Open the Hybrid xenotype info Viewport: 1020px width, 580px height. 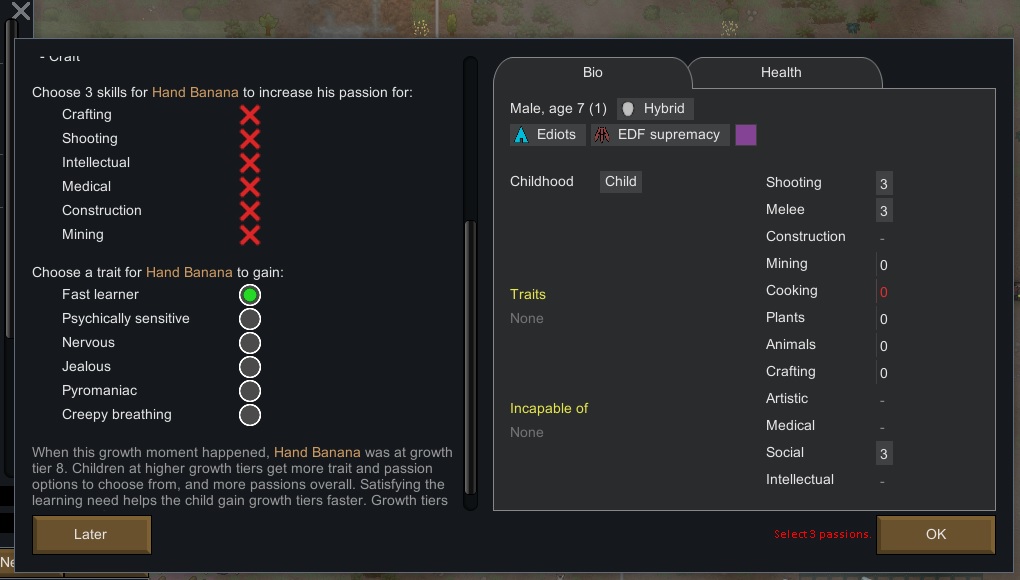tap(654, 108)
